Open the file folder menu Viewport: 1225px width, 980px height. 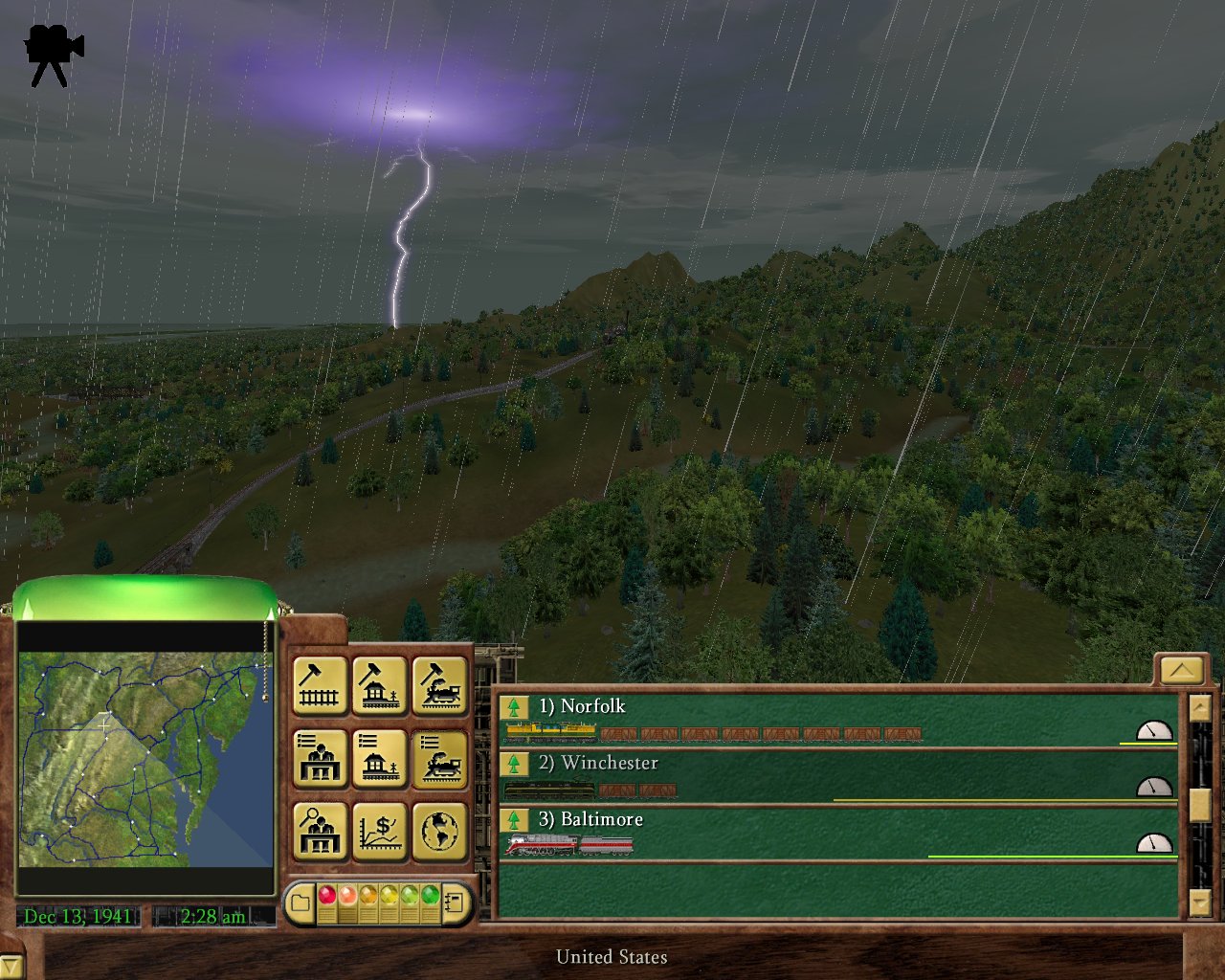click(301, 902)
